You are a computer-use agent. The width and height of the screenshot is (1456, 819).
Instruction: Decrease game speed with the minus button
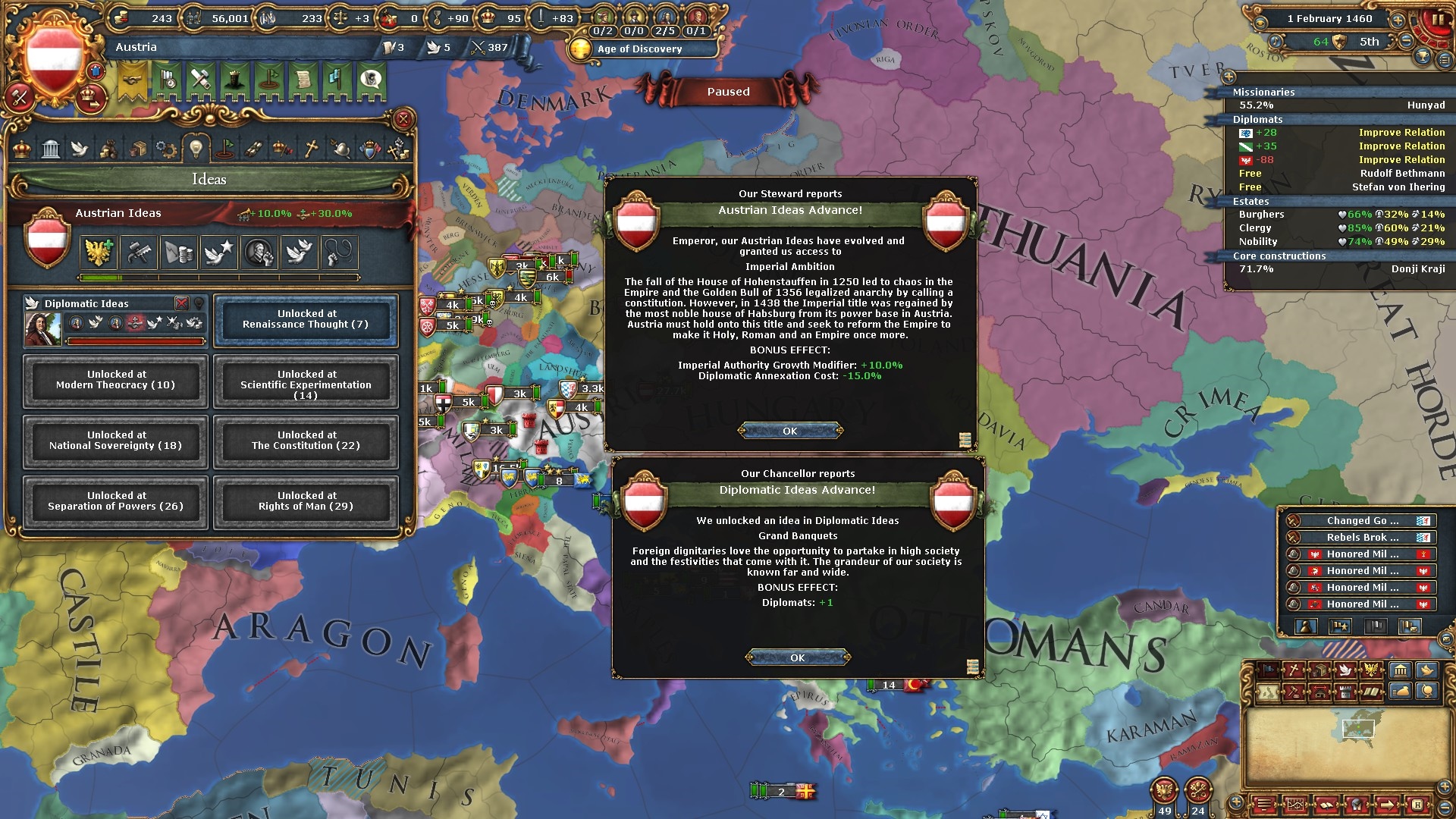pos(1406,42)
